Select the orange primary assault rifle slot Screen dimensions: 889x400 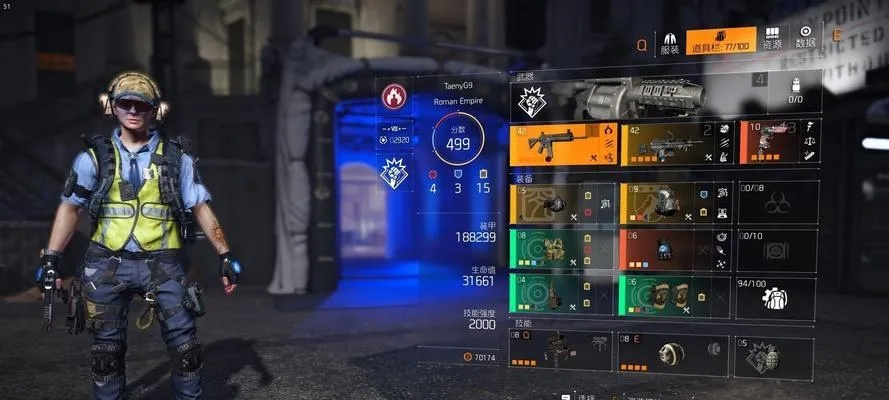562,144
